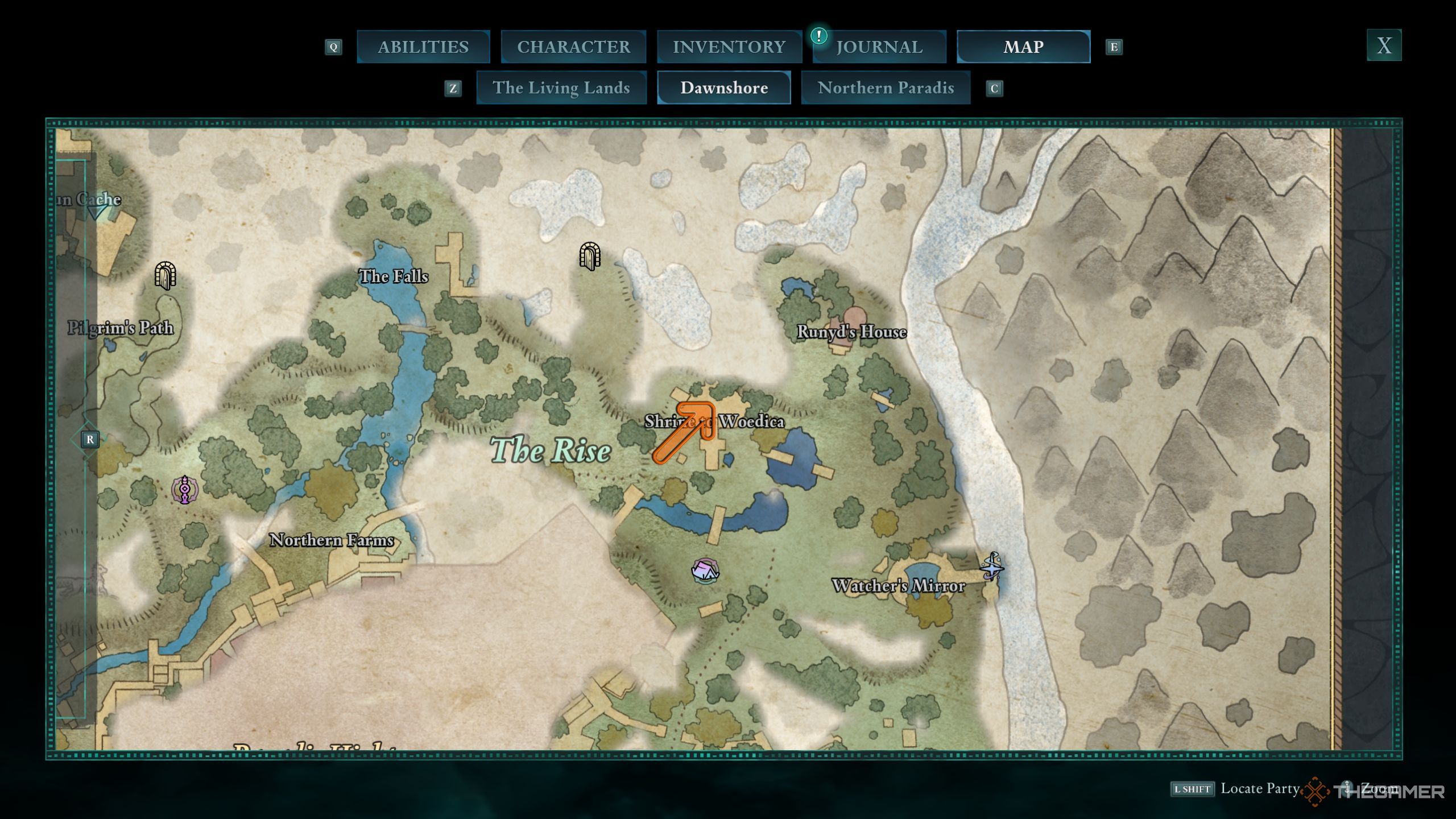
Task: Select the doorway marker north of The Rise
Action: pos(590,256)
